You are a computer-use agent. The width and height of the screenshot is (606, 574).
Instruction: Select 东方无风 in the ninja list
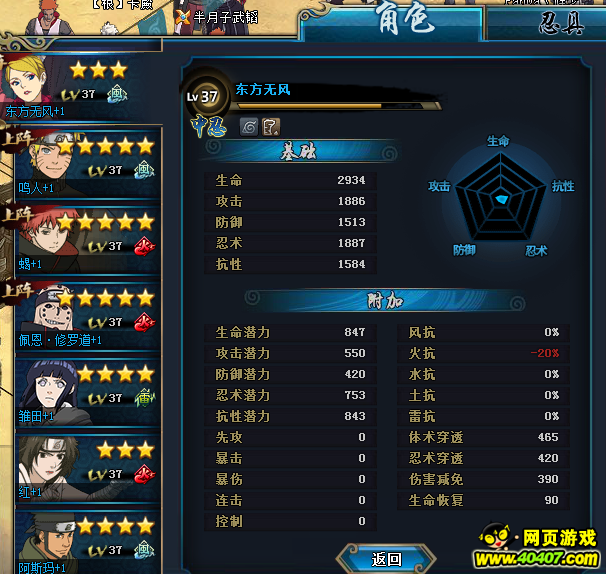[80, 88]
